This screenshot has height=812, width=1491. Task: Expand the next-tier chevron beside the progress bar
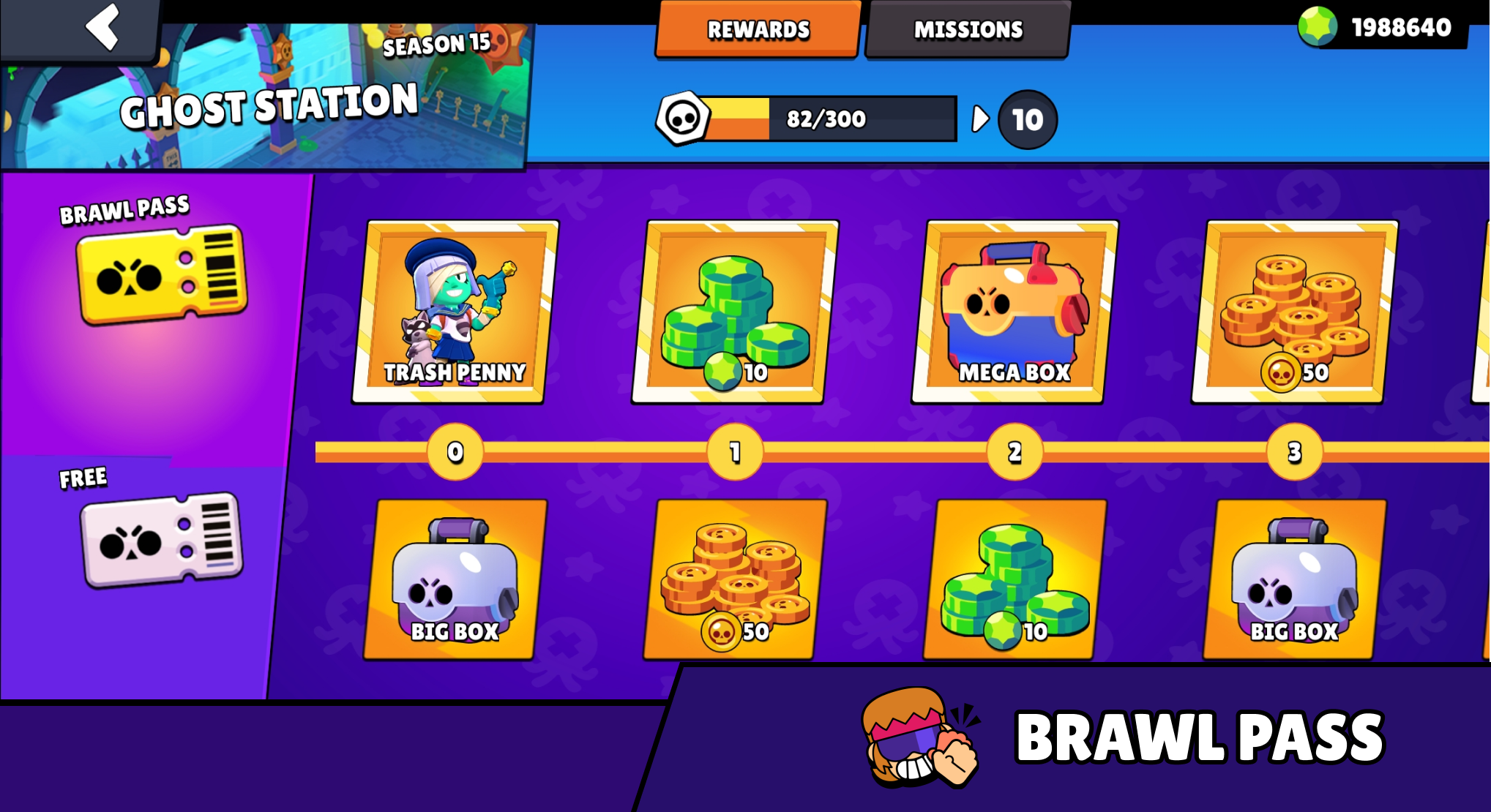coord(979,117)
